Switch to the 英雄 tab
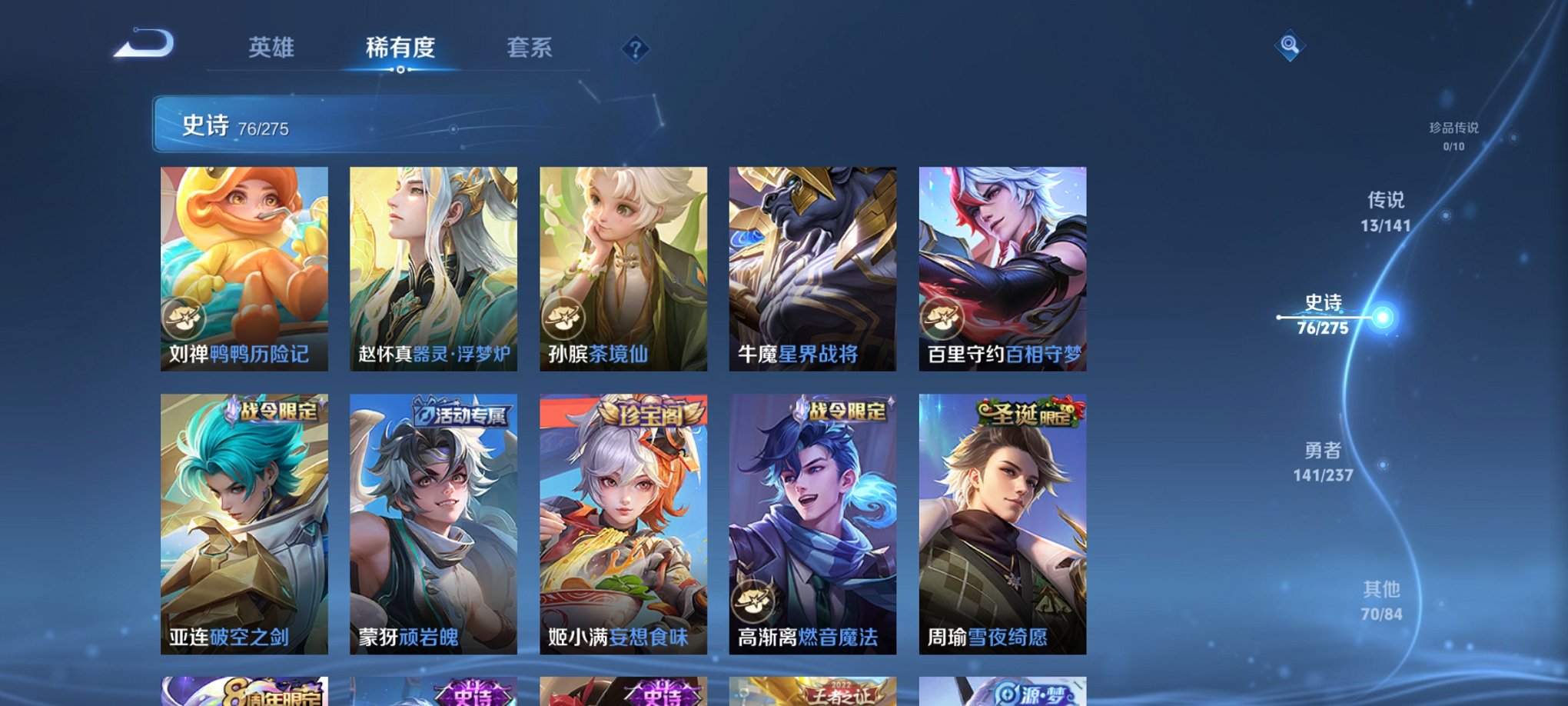The image size is (1568, 706). pyautogui.click(x=273, y=48)
